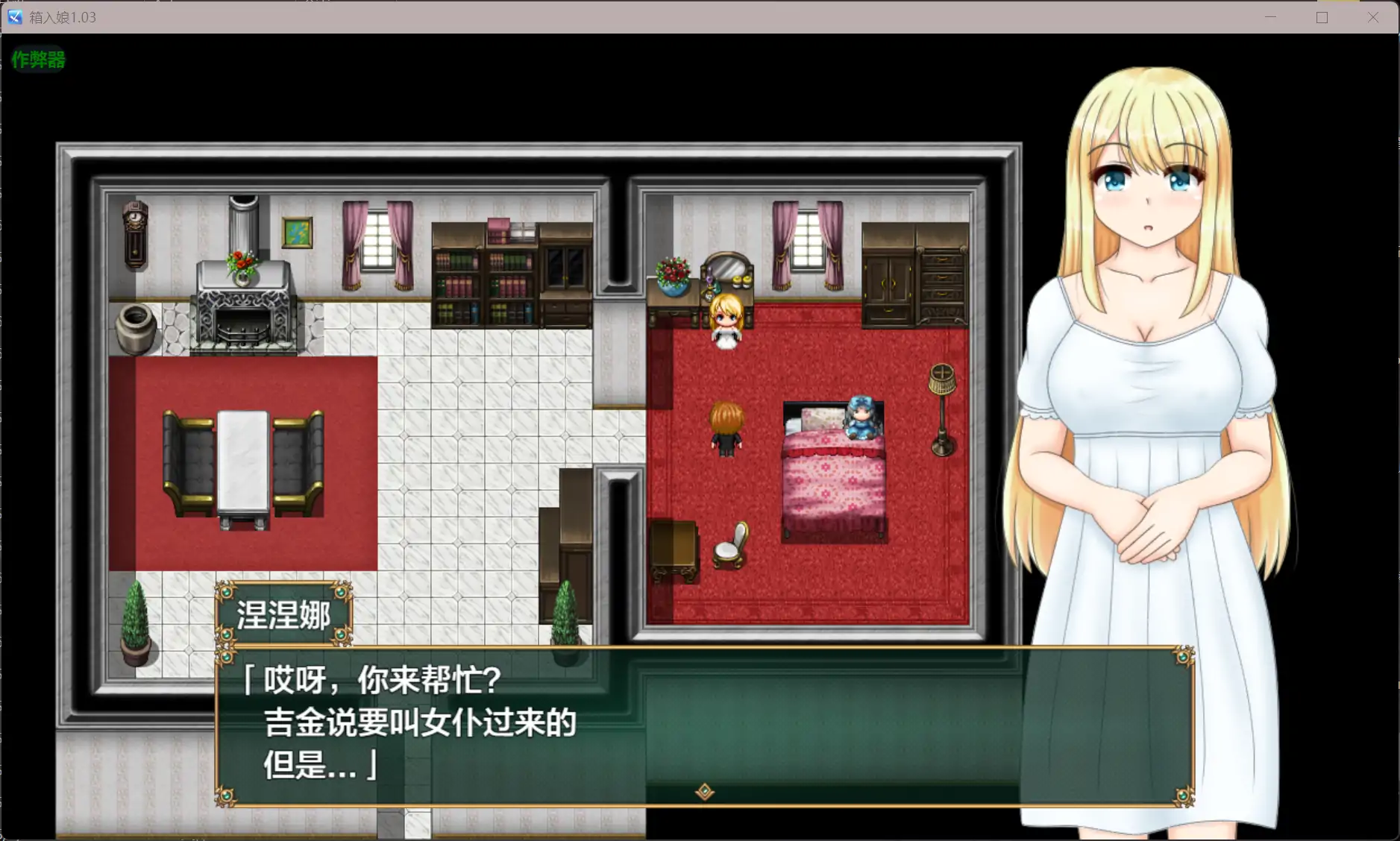
Task: Open the 作弊器 cheat tool overlay
Action: click(38, 60)
